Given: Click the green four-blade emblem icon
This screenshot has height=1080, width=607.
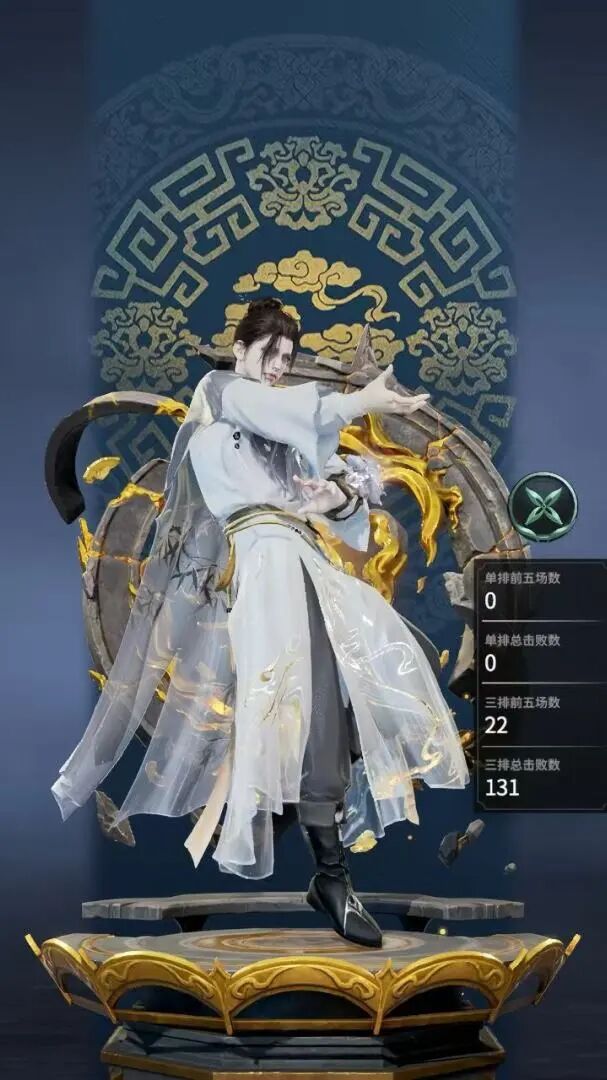Looking at the screenshot, I should click(x=542, y=507).
